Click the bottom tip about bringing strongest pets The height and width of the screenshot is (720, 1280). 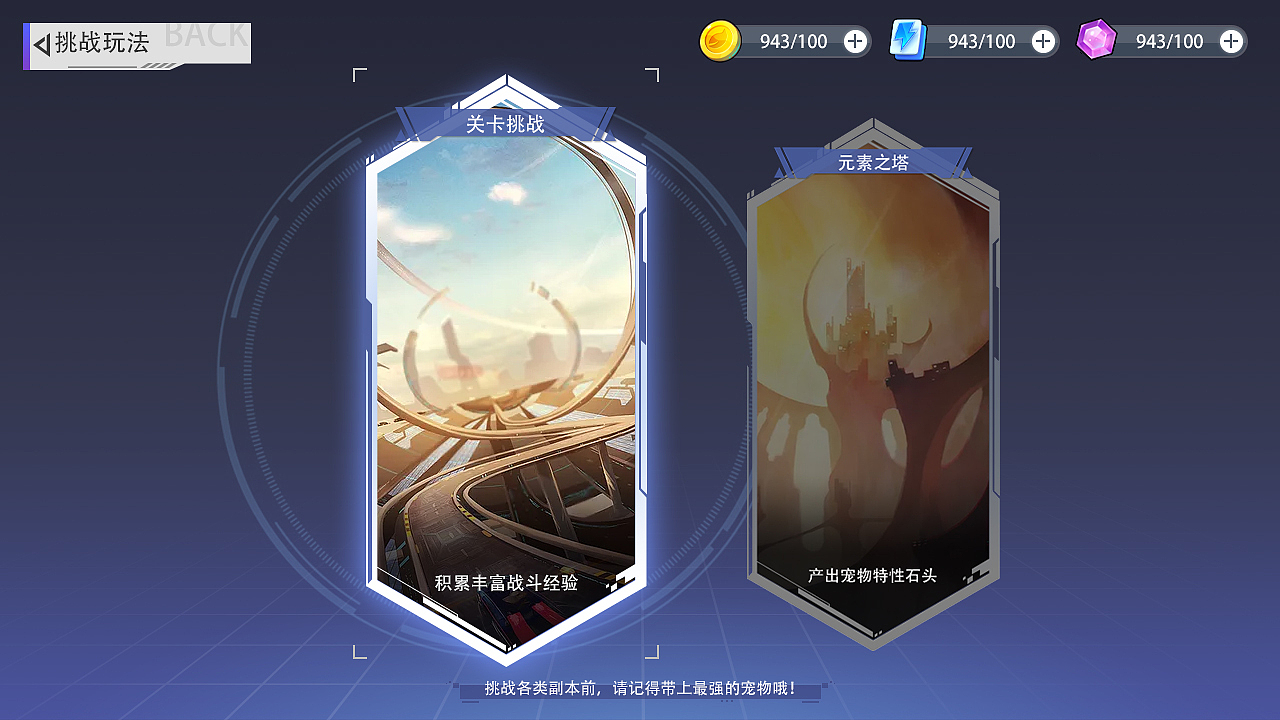click(640, 690)
